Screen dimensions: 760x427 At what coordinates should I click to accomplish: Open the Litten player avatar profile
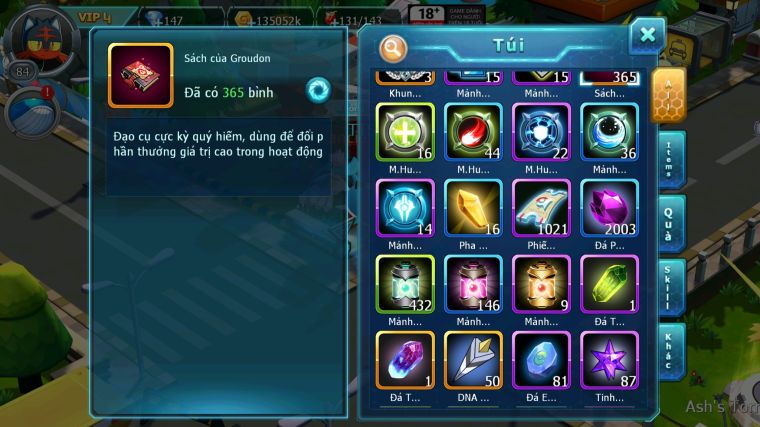click(x=38, y=37)
